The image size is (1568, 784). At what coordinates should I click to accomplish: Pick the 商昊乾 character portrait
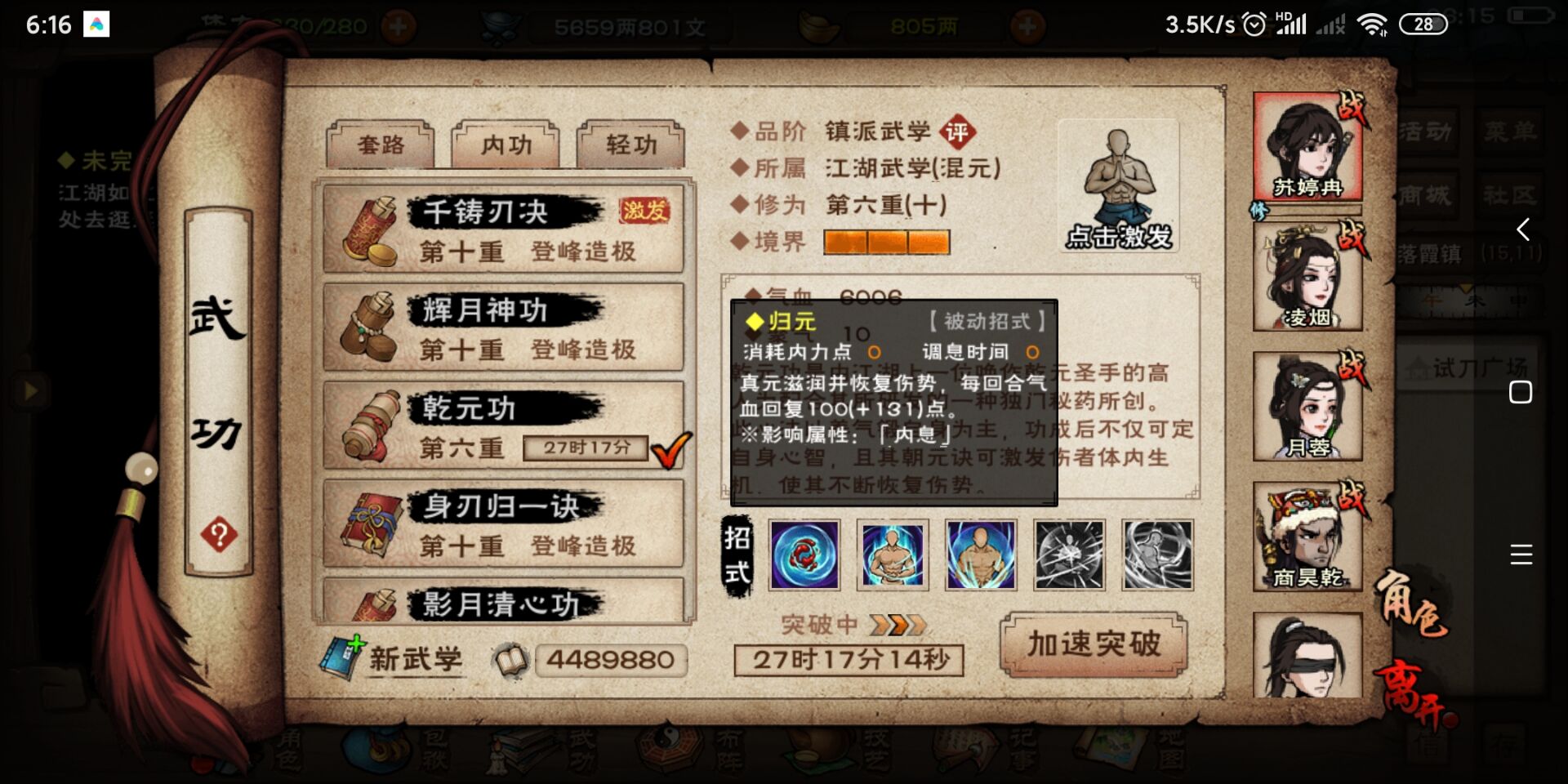tap(1307, 537)
